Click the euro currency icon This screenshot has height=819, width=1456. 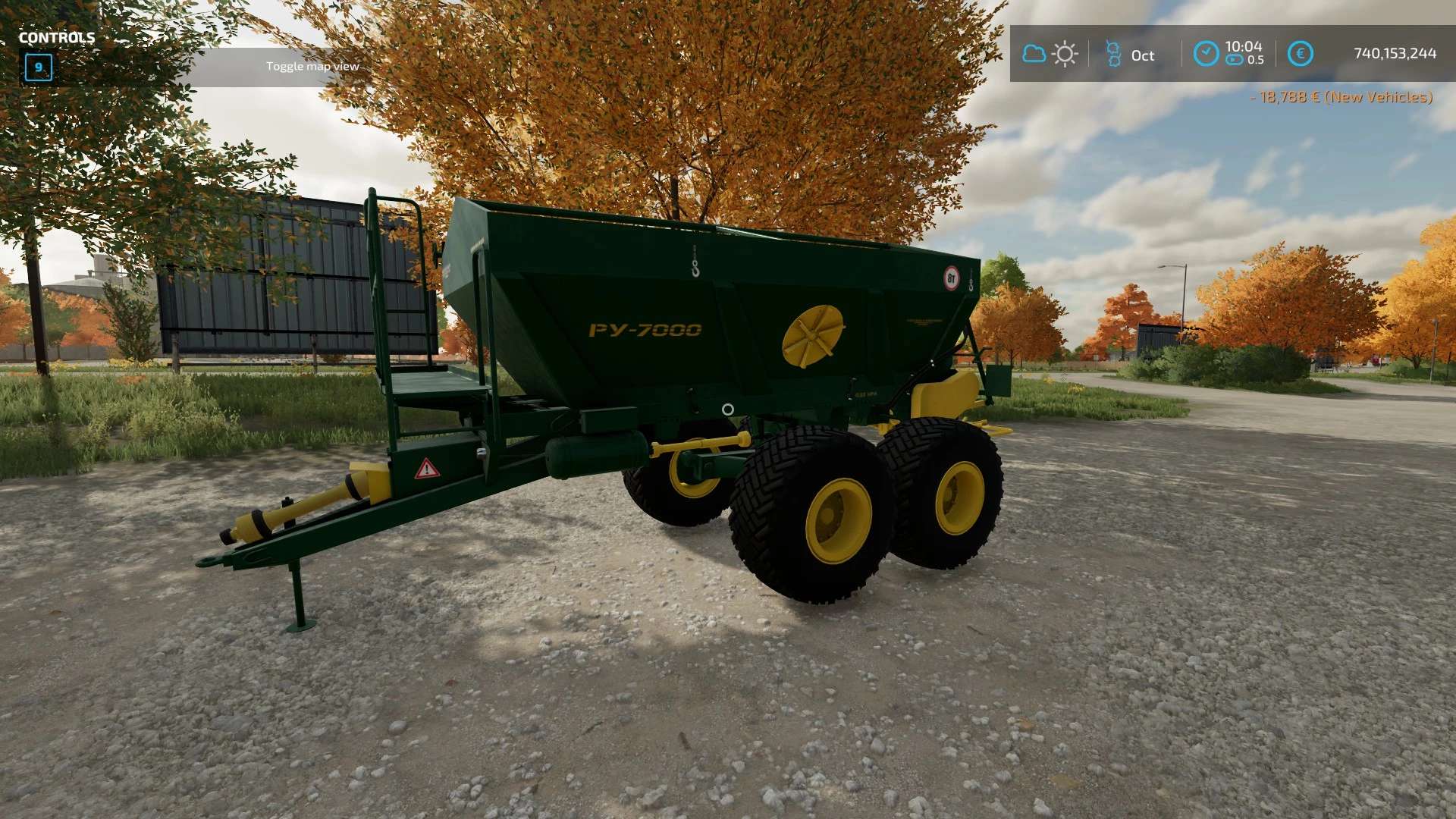pyautogui.click(x=1300, y=54)
